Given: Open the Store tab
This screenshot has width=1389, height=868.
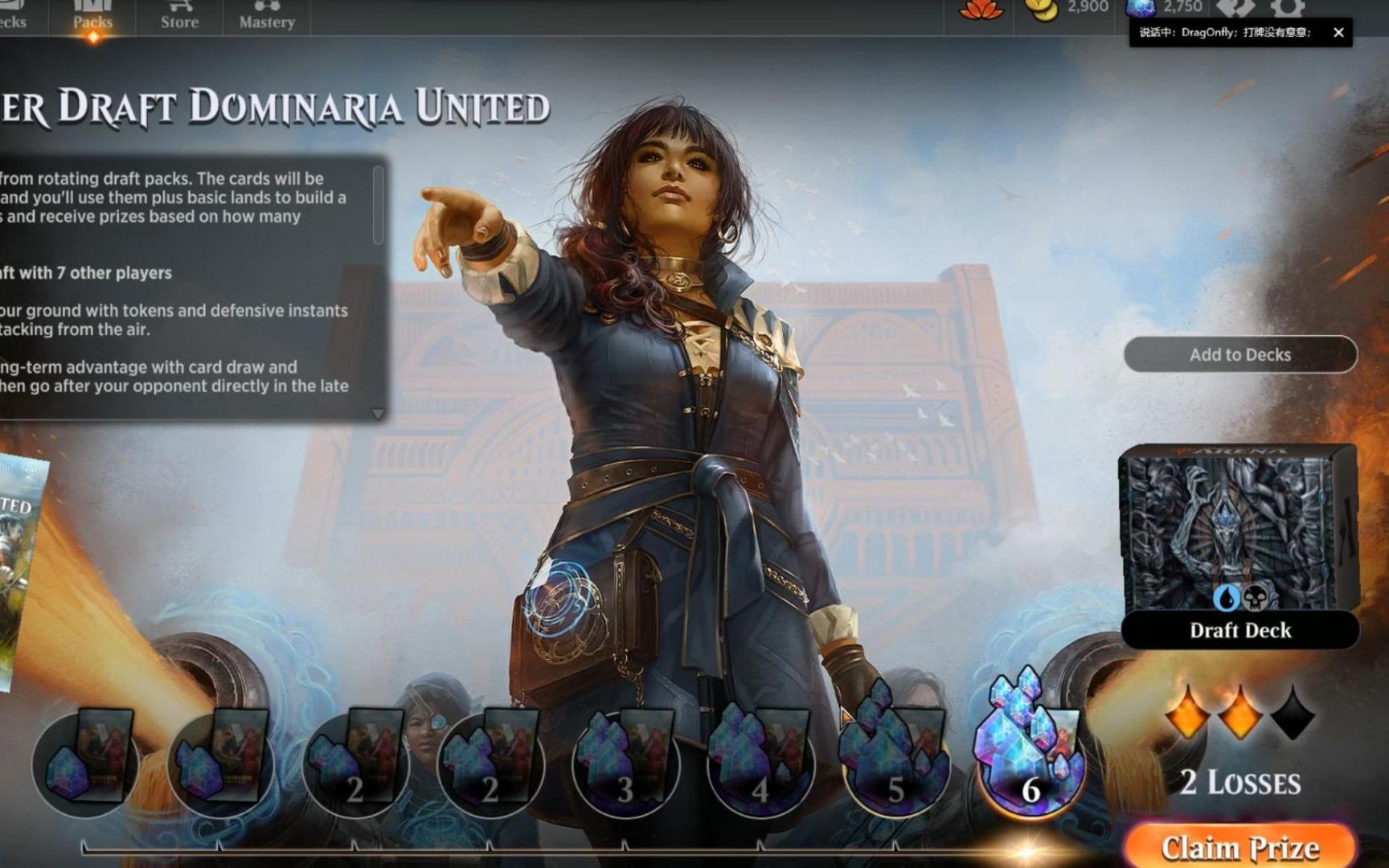Looking at the screenshot, I should 179,18.
